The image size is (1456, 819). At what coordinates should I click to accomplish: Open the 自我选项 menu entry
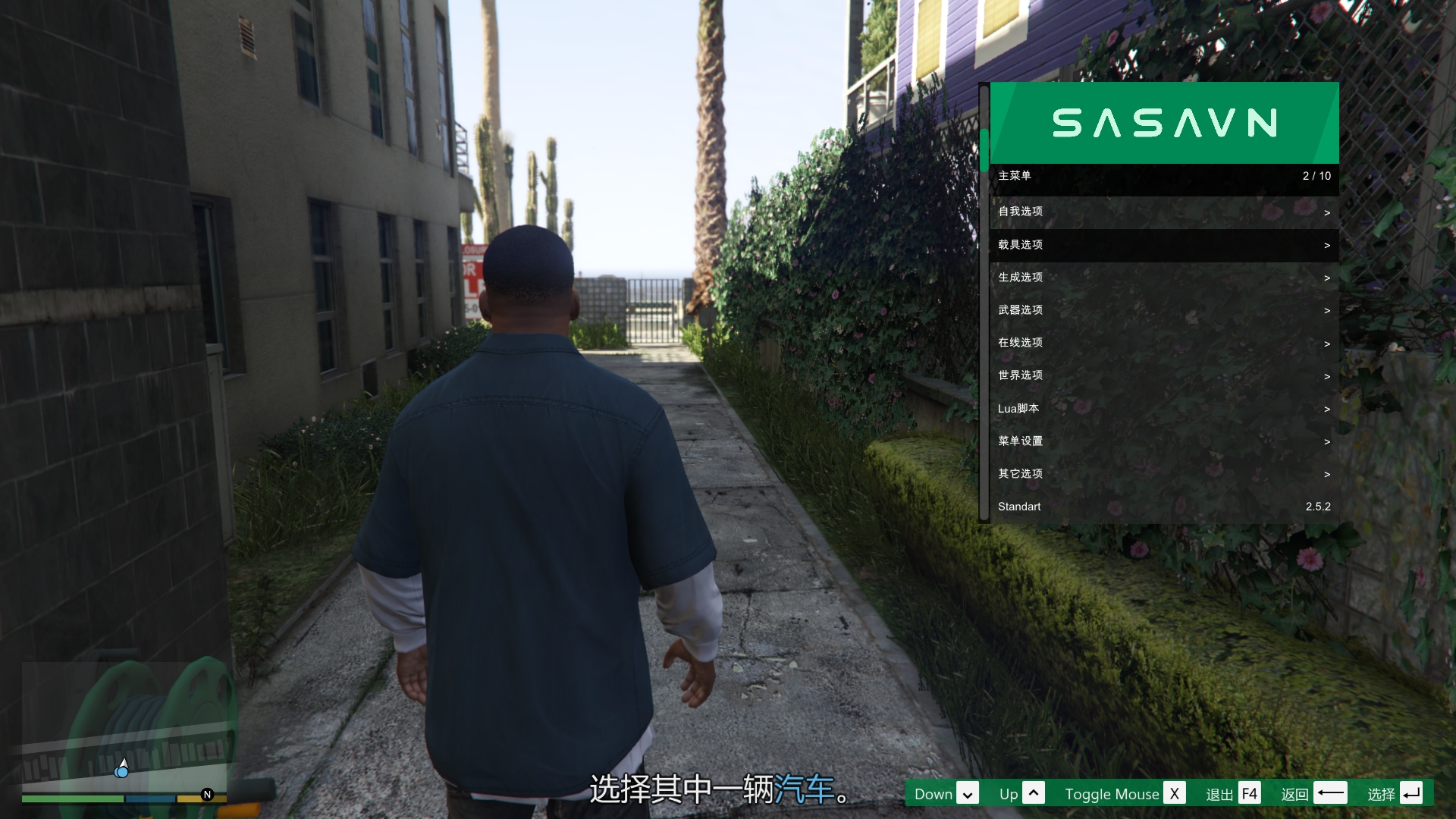click(1163, 212)
